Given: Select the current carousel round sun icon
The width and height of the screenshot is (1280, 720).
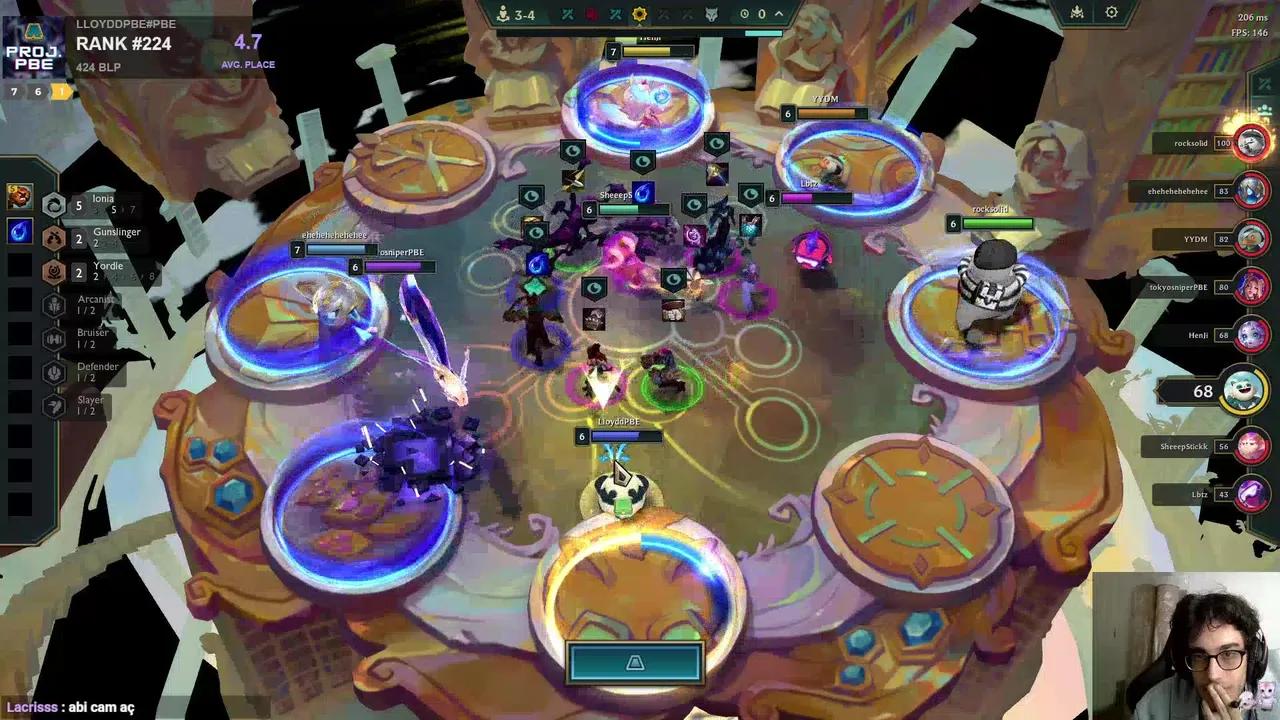Looking at the screenshot, I should (640, 14).
